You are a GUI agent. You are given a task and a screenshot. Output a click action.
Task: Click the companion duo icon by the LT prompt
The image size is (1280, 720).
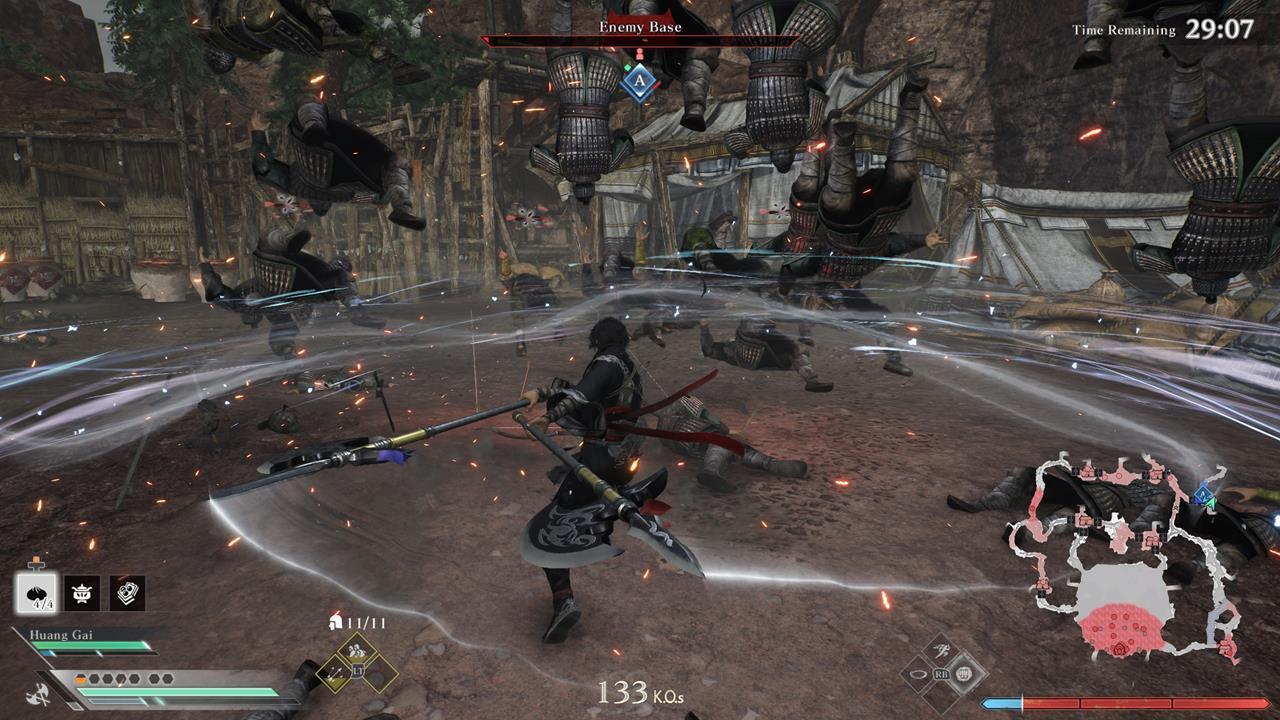pyautogui.click(x=357, y=650)
